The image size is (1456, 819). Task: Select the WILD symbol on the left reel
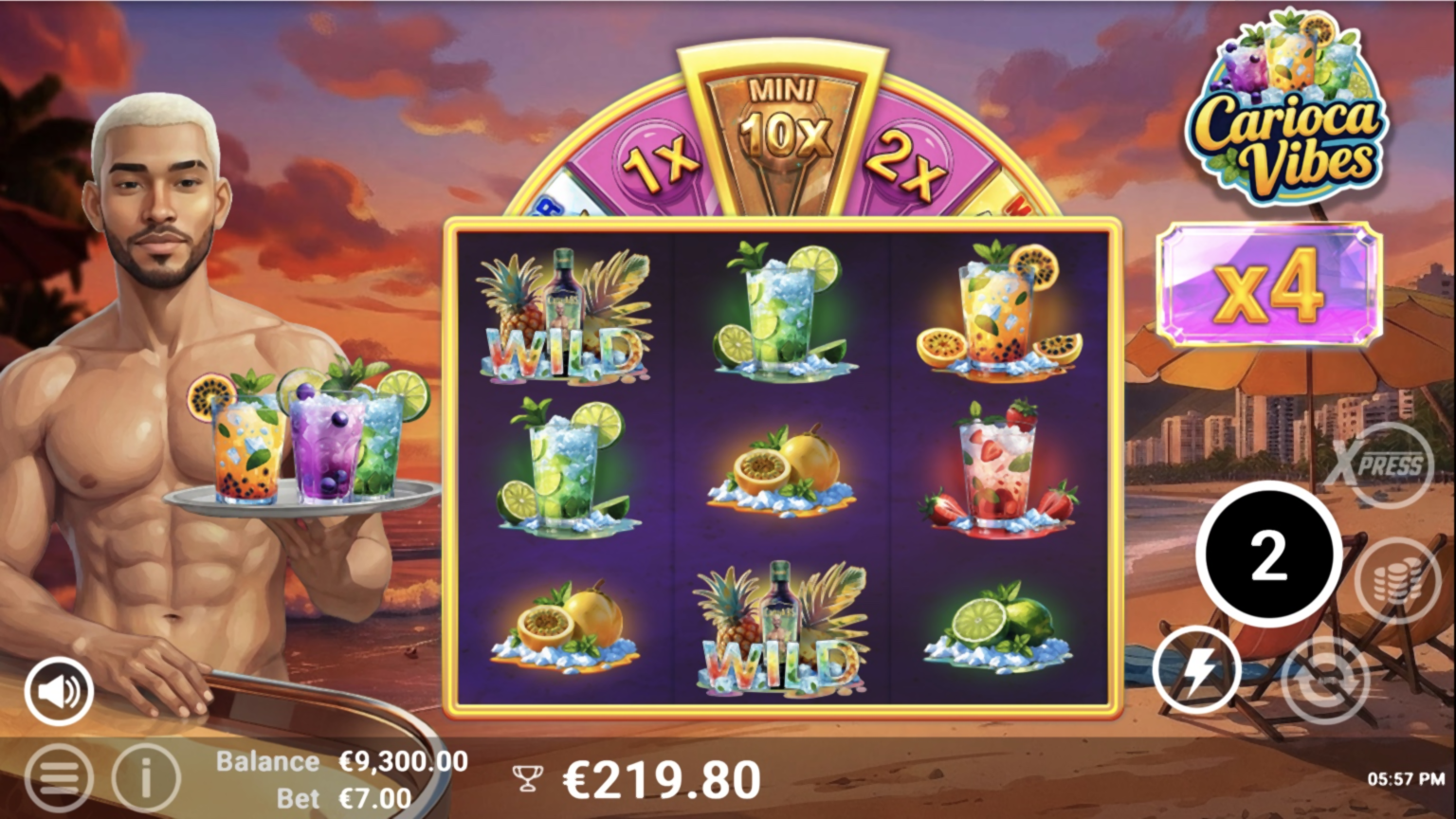(x=564, y=313)
